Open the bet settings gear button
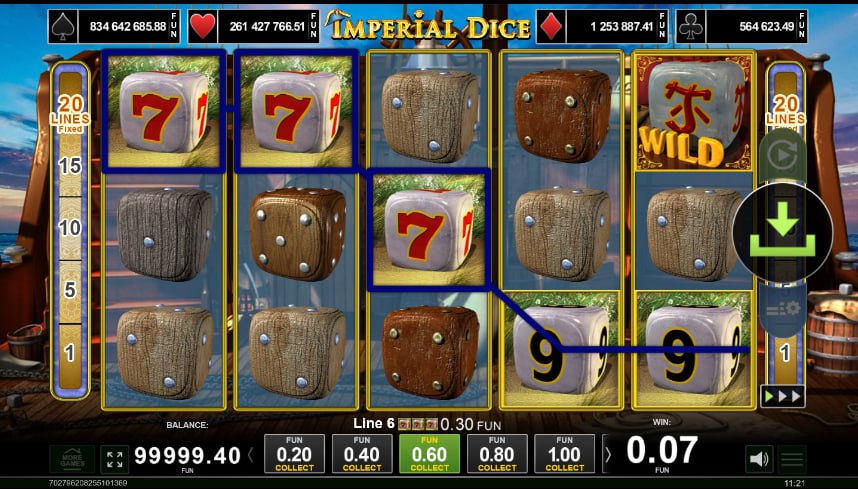This screenshot has width=858, height=489. click(782, 309)
